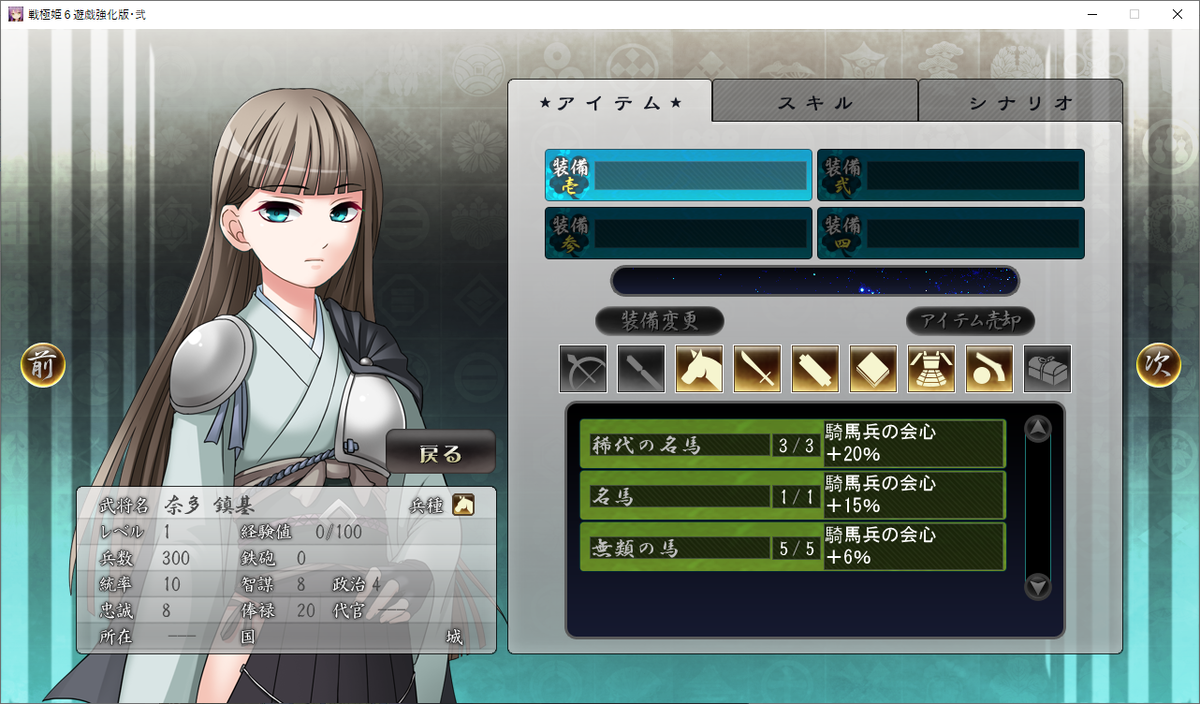Screen dimensions: 1200x704
Task: Select equipment slot 四
Action: (x=950, y=233)
